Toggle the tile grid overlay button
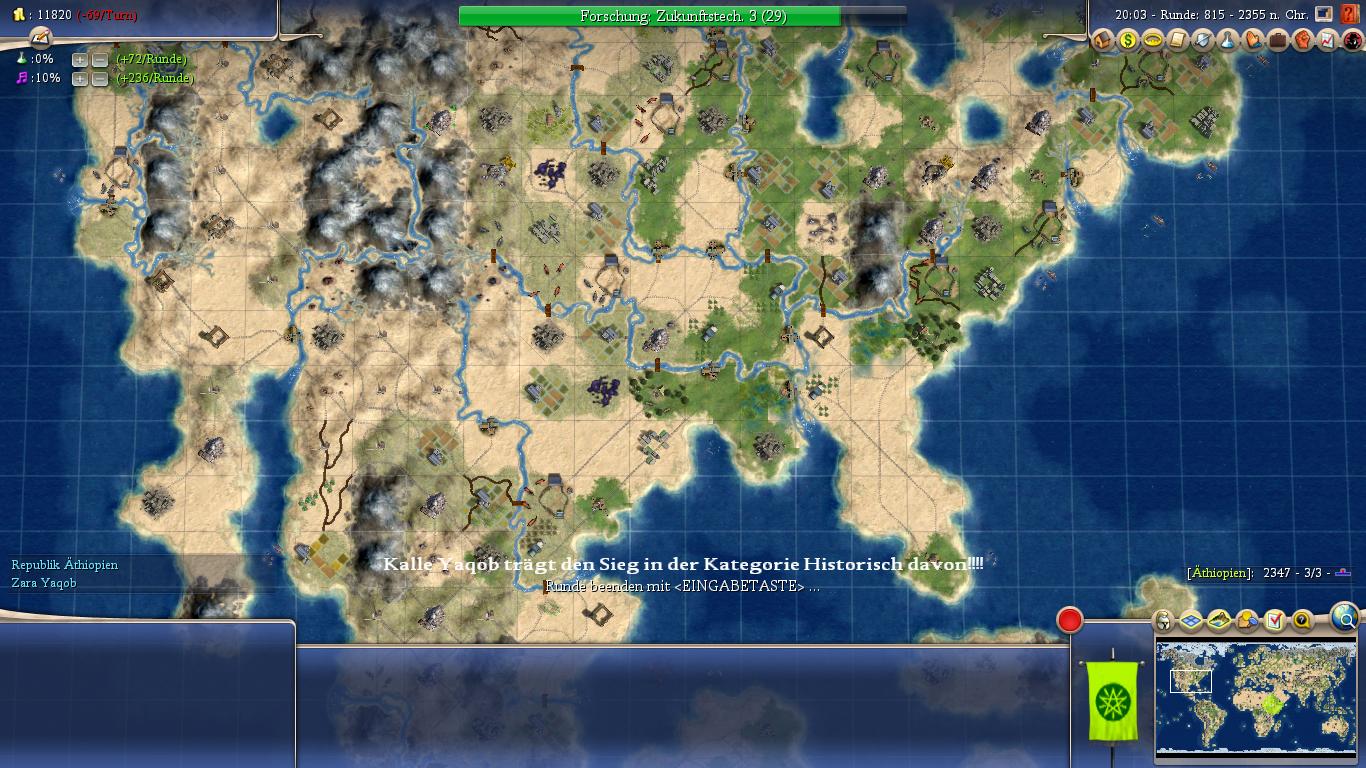Image resolution: width=1366 pixels, height=768 pixels. 1190,621
